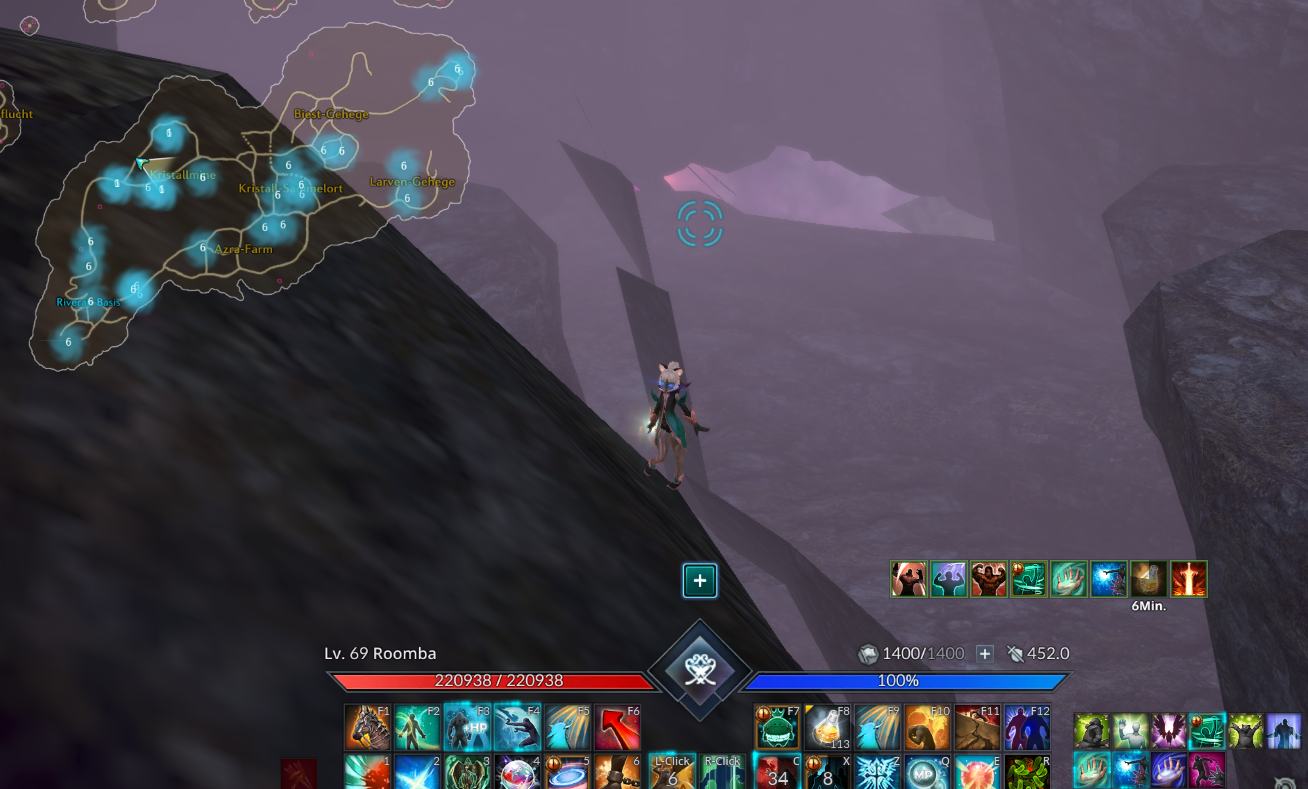This screenshot has height=789, width=1308.
Task: Activate the F12 twin silhouettes skill
Action: [1028, 727]
